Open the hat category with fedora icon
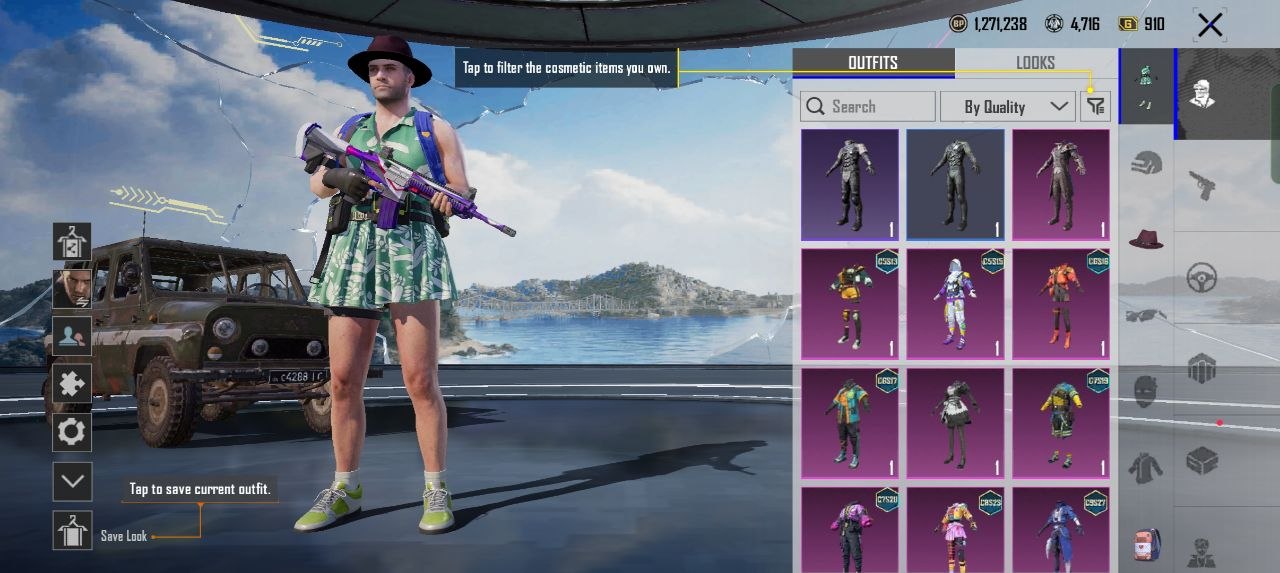Screen dimensions: 1280x573 point(1146,239)
